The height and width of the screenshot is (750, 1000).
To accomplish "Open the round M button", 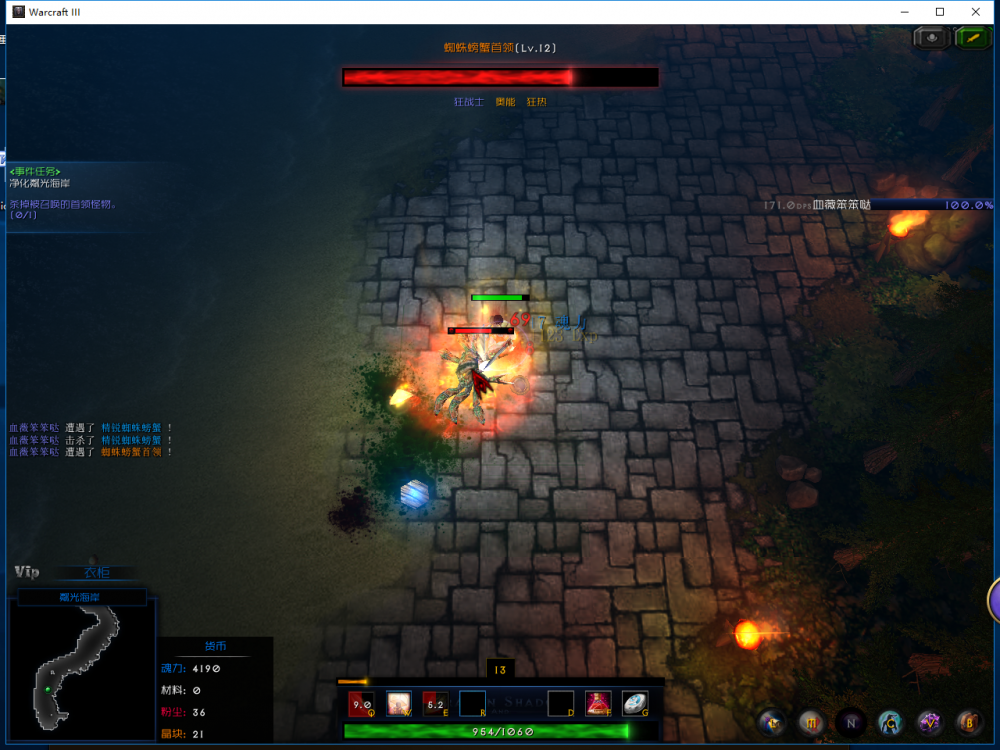I will point(811,721).
